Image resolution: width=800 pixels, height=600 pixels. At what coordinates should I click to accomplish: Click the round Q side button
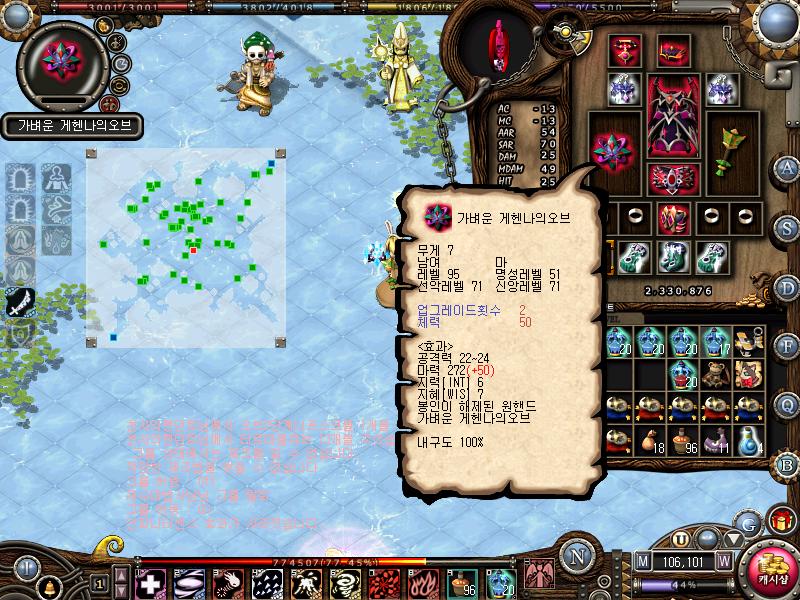pyautogui.click(x=787, y=404)
